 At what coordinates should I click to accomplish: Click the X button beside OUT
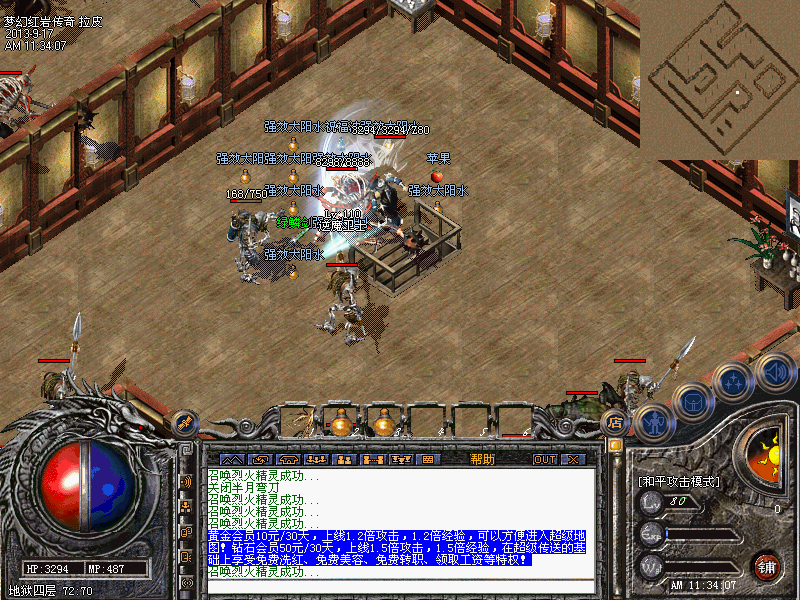573,459
